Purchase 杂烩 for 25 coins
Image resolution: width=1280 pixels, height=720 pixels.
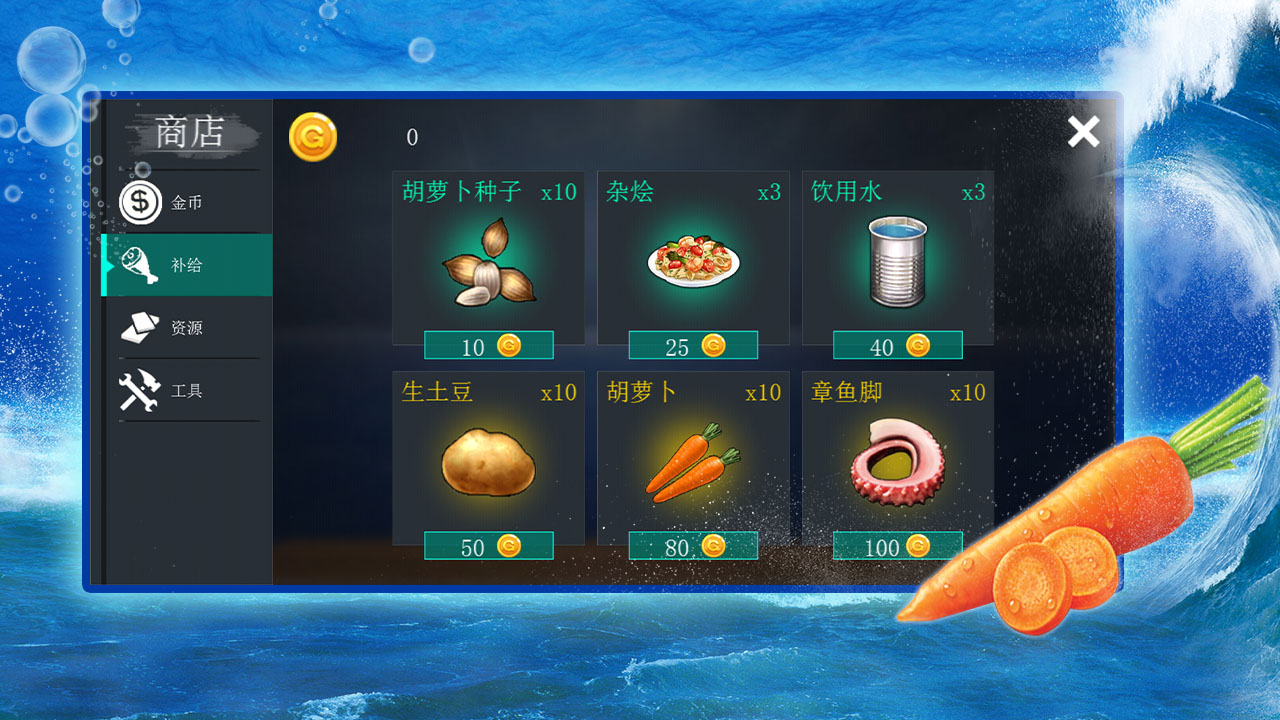pos(692,345)
